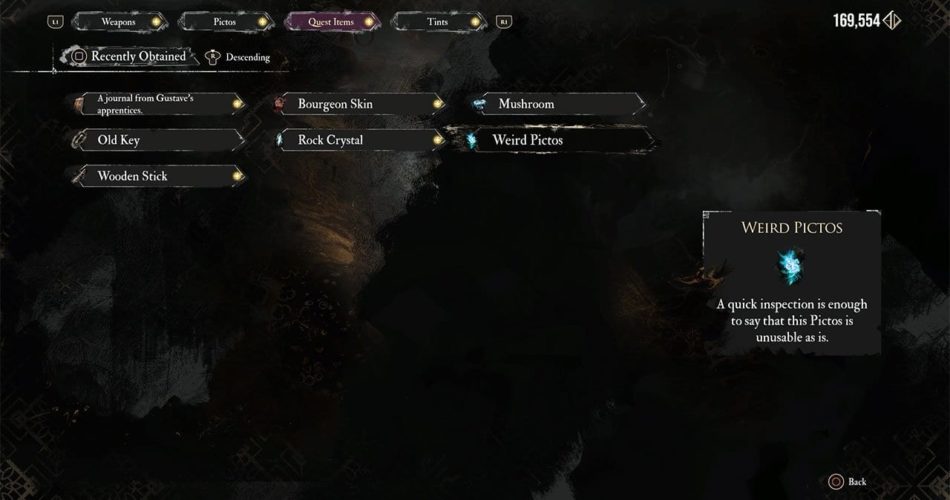This screenshot has height=500, width=950.
Task: Highlight the Weird Pictos item
Action: pyautogui.click(x=556, y=140)
